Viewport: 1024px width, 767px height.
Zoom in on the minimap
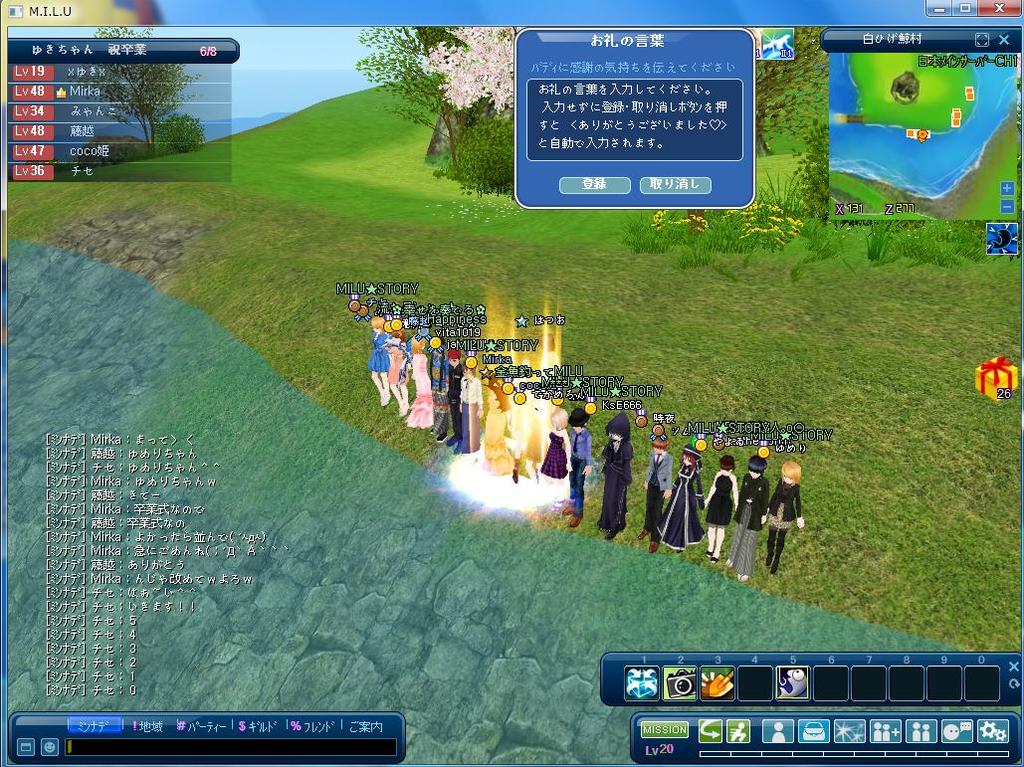(x=1007, y=189)
